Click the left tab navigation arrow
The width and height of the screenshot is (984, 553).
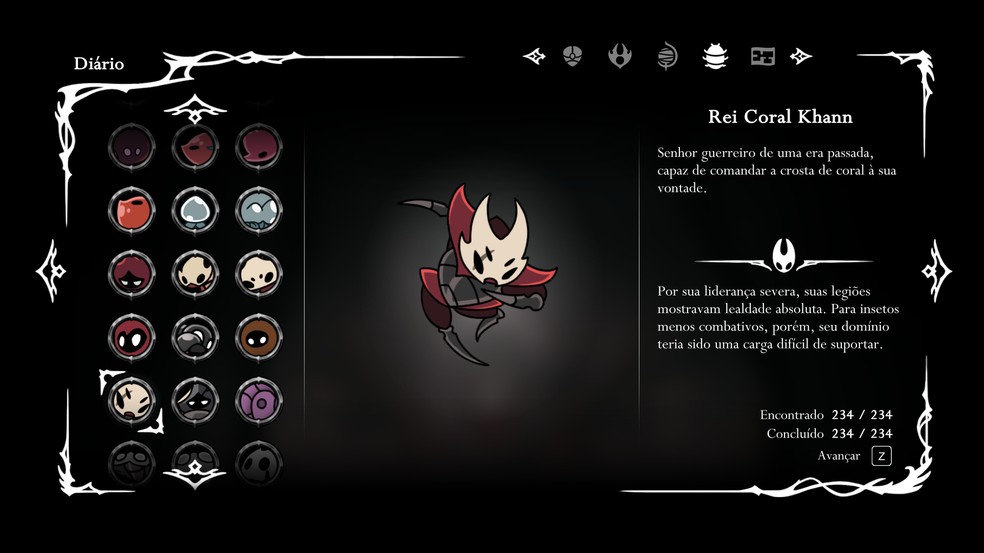(534, 56)
